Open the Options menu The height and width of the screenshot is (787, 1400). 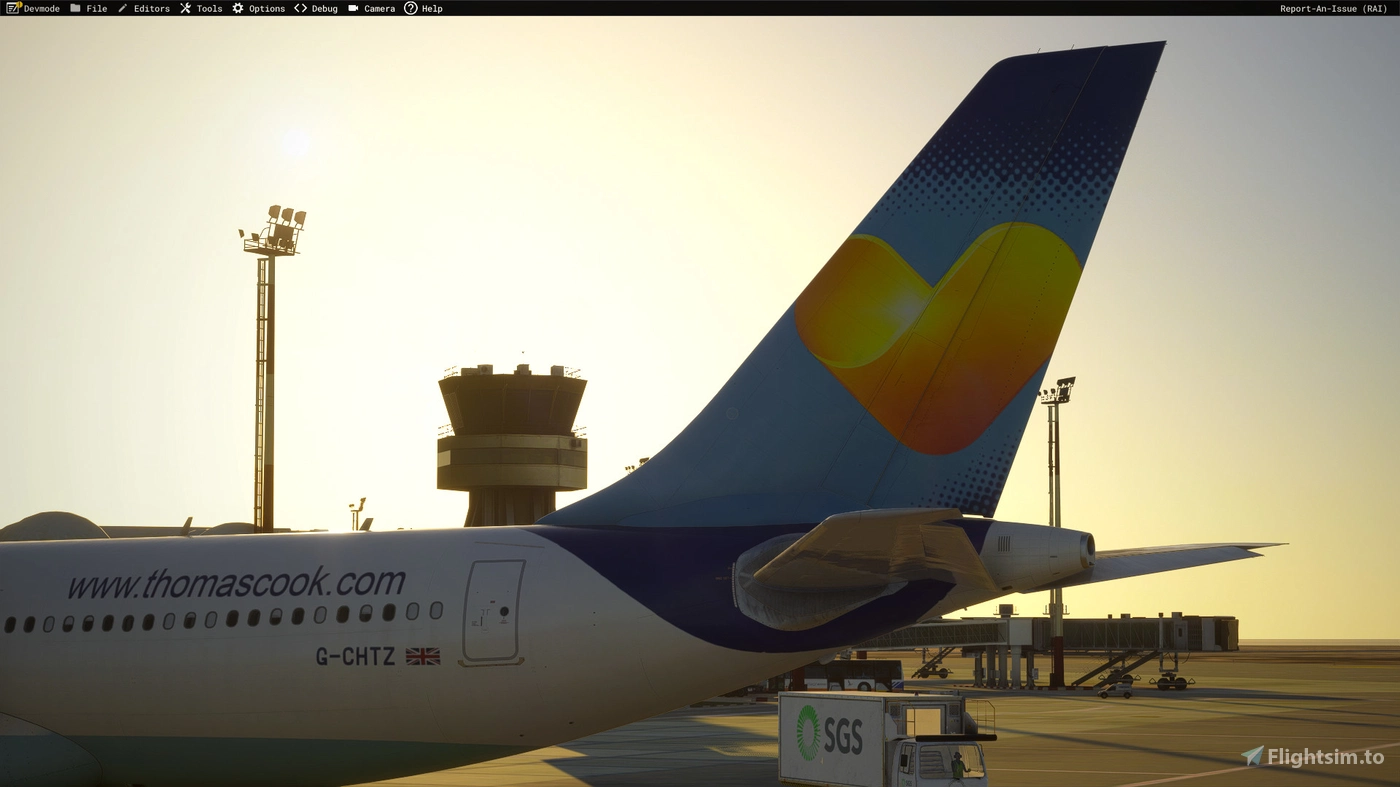pos(265,8)
